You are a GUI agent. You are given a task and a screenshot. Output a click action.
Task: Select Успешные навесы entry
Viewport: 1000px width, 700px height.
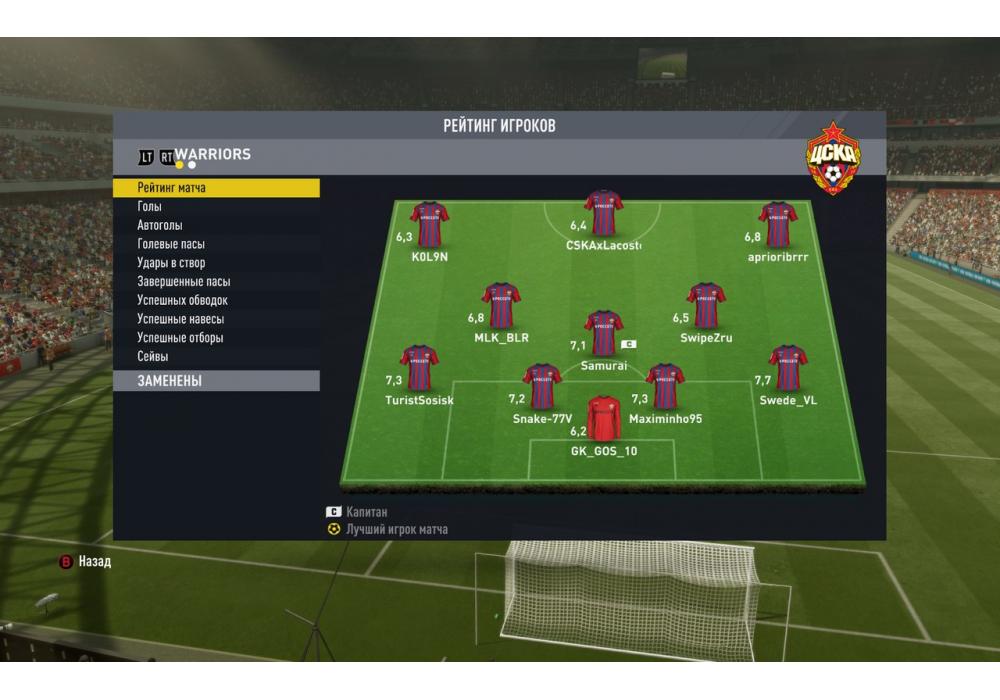click(x=216, y=319)
